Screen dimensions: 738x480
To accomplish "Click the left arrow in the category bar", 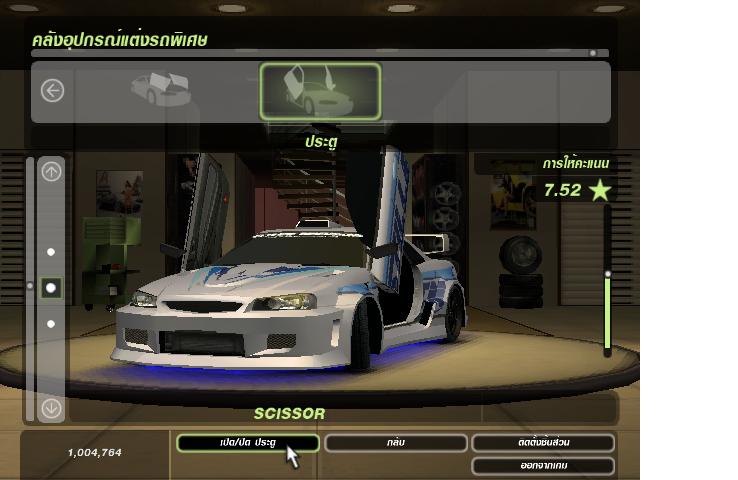I will (x=52, y=91).
